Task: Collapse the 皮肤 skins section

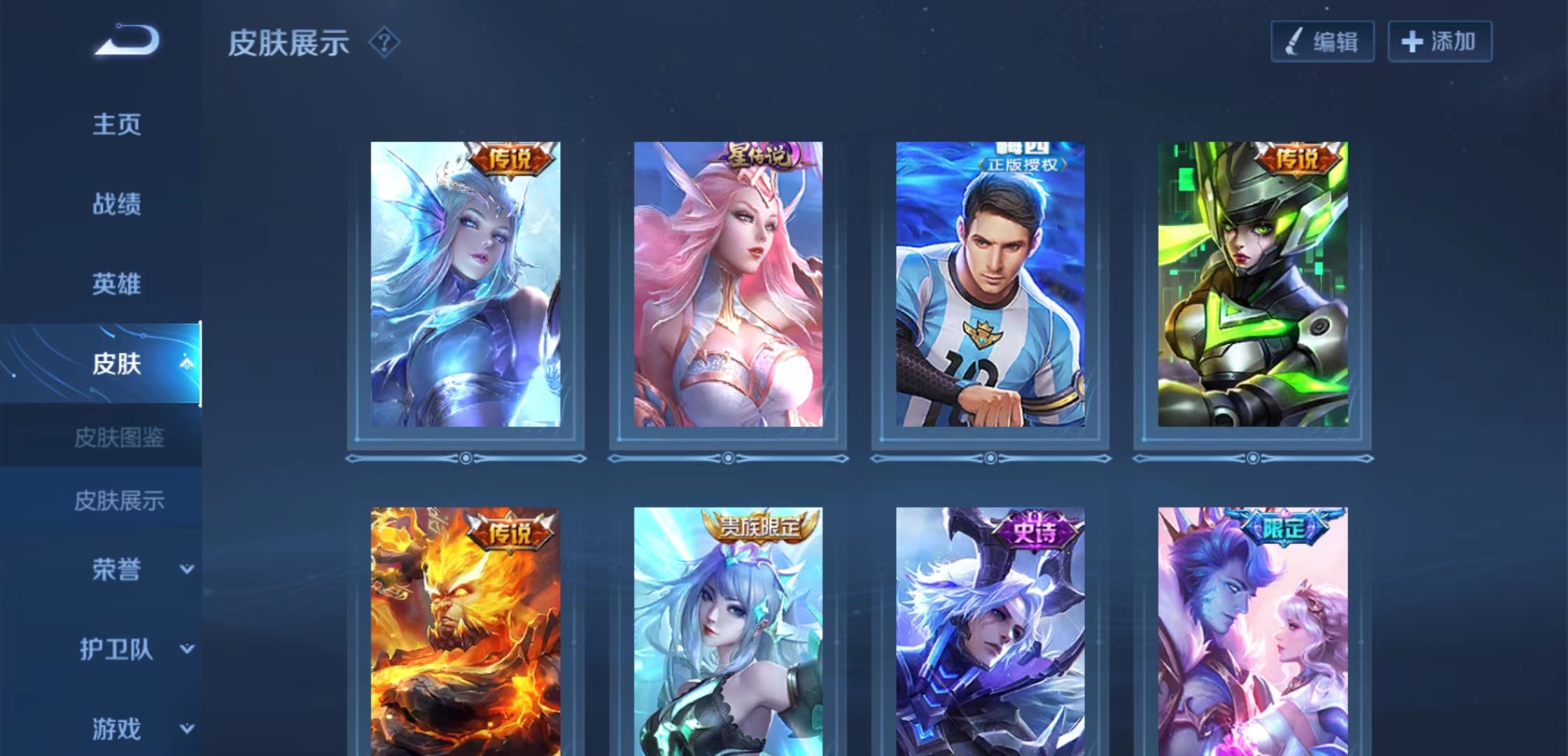Action: pos(186,363)
